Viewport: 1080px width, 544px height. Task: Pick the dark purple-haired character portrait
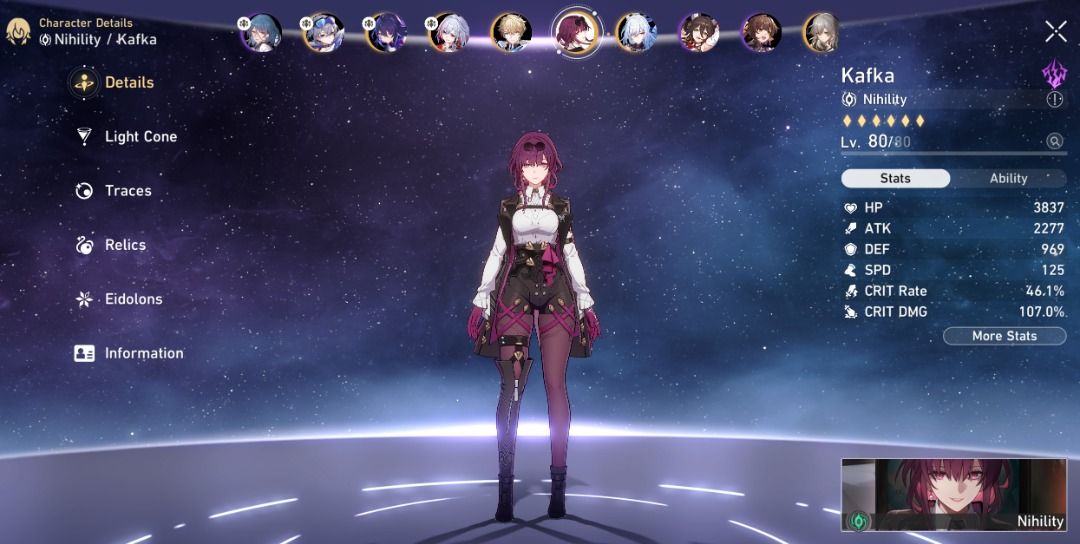(x=385, y=32)
